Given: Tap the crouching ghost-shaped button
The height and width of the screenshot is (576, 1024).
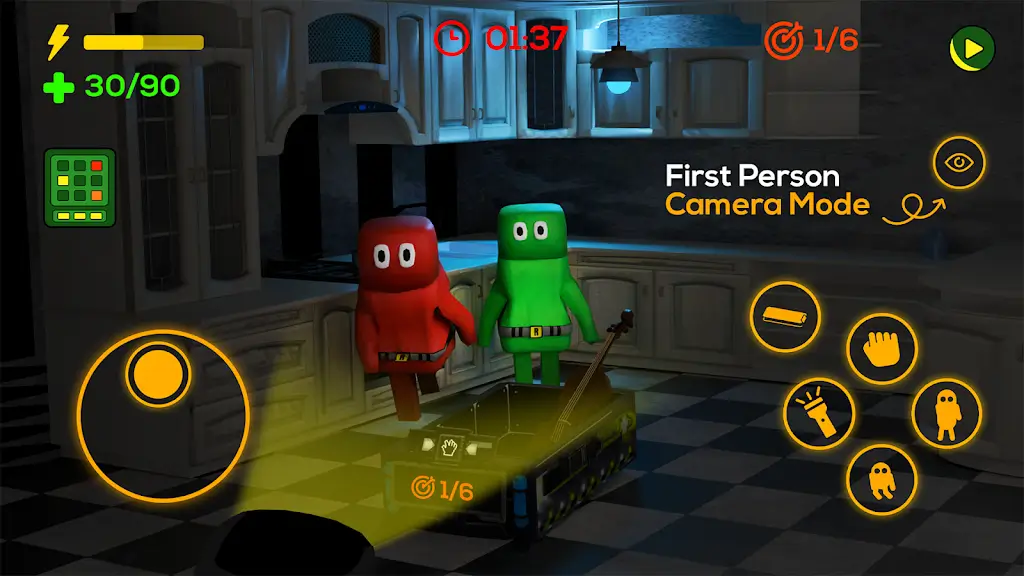Looking at the screenshot, I should pos(881,479).
